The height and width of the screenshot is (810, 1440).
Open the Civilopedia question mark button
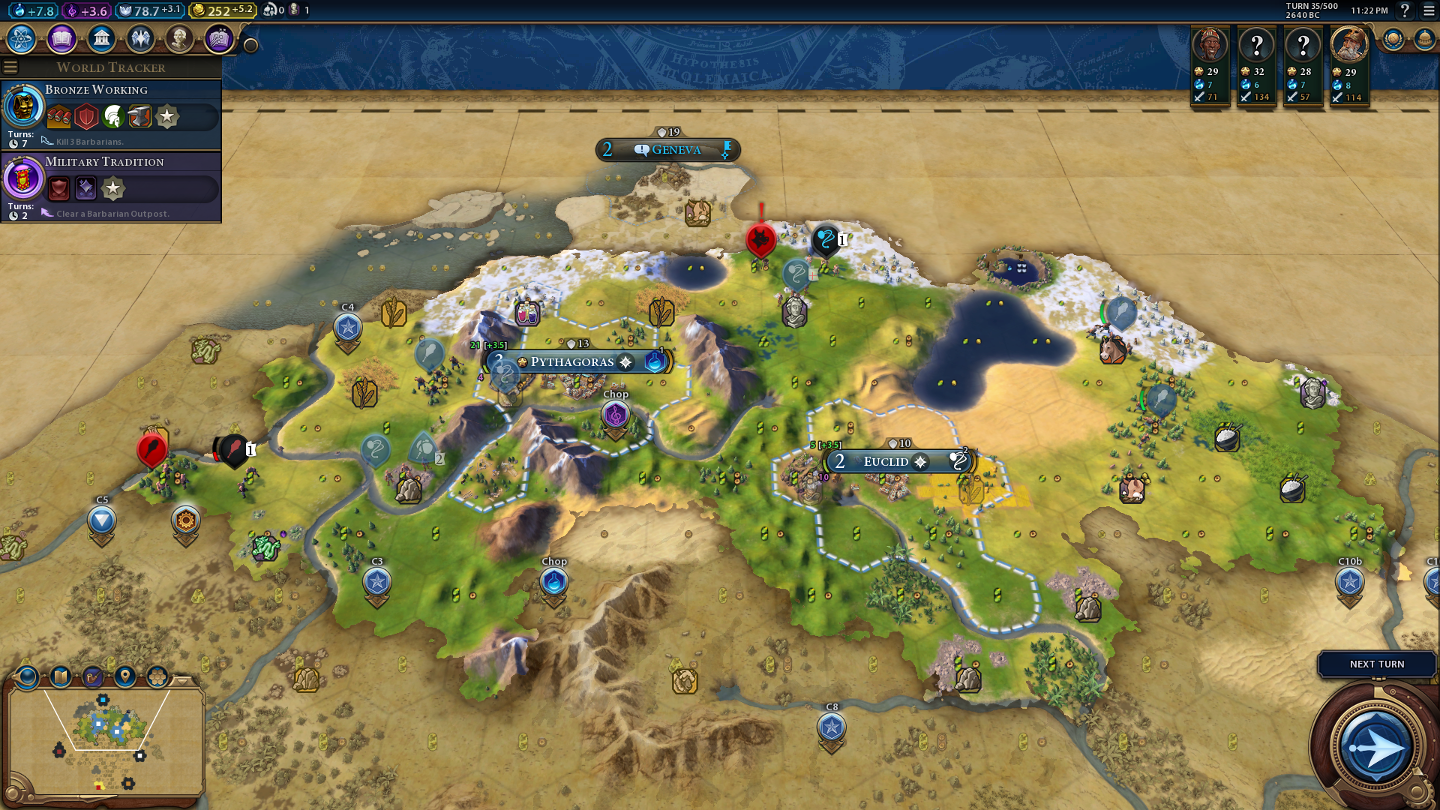click(1405, 10)
